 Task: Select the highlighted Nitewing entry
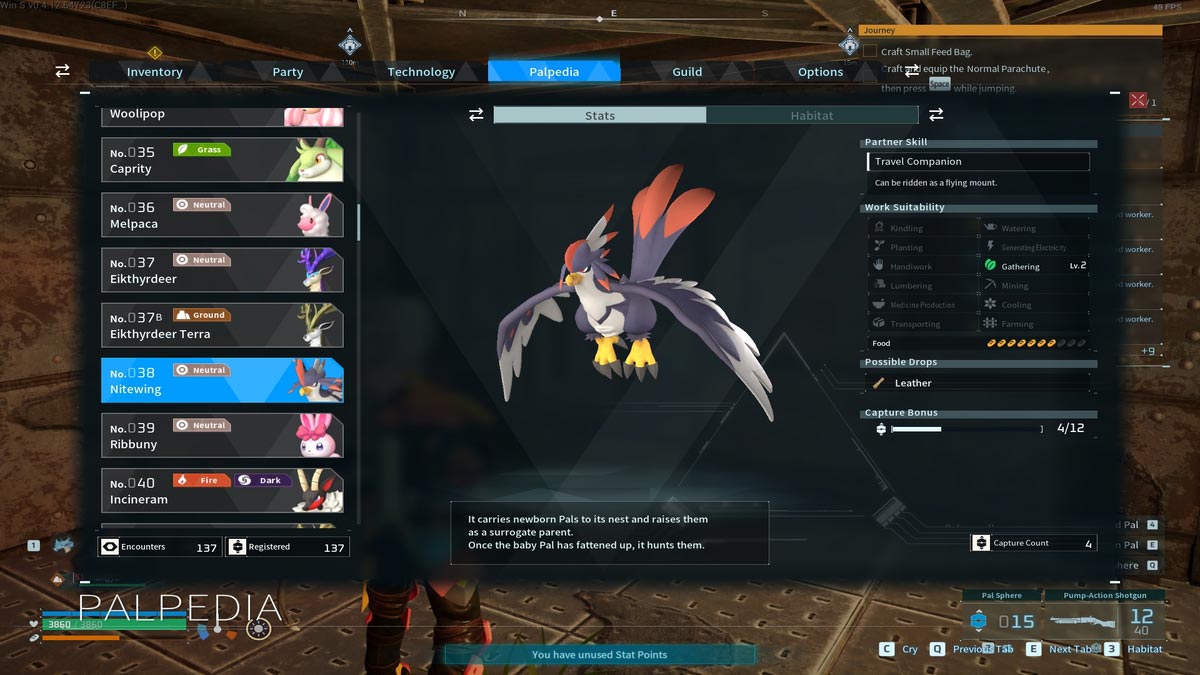[x=222, y=380]
